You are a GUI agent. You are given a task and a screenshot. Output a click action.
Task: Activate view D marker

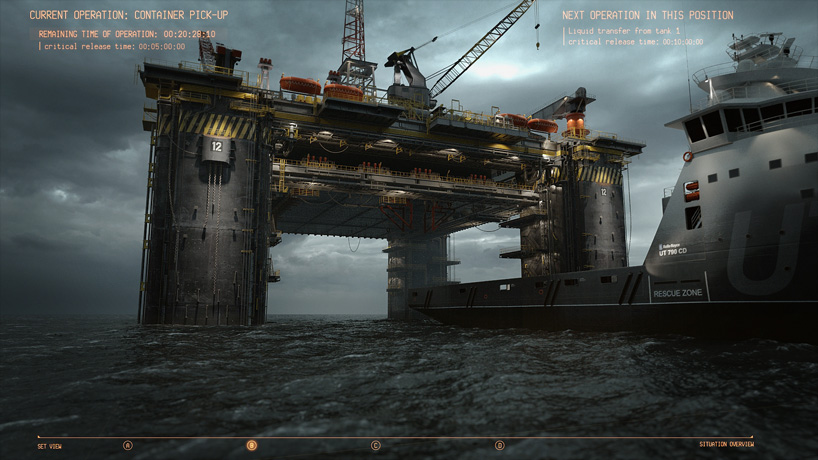click(x=500, y=445)
